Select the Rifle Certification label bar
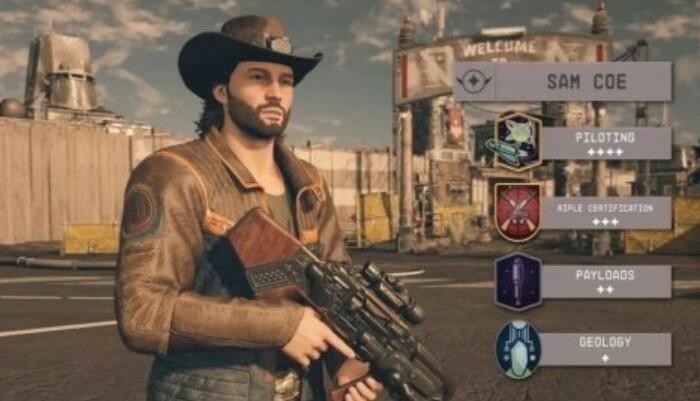700x401 pixels. pyautogui.click(x=606, y=212)
